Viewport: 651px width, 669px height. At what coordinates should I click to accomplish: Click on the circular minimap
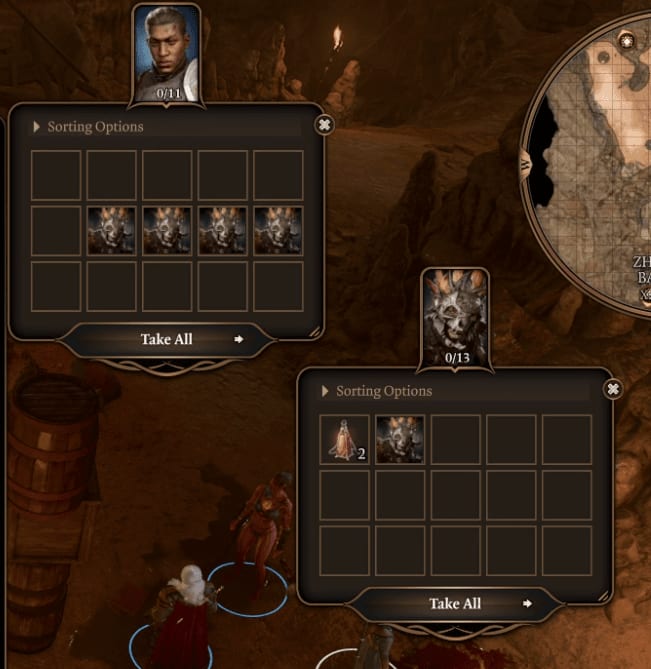tap(600, 170)
